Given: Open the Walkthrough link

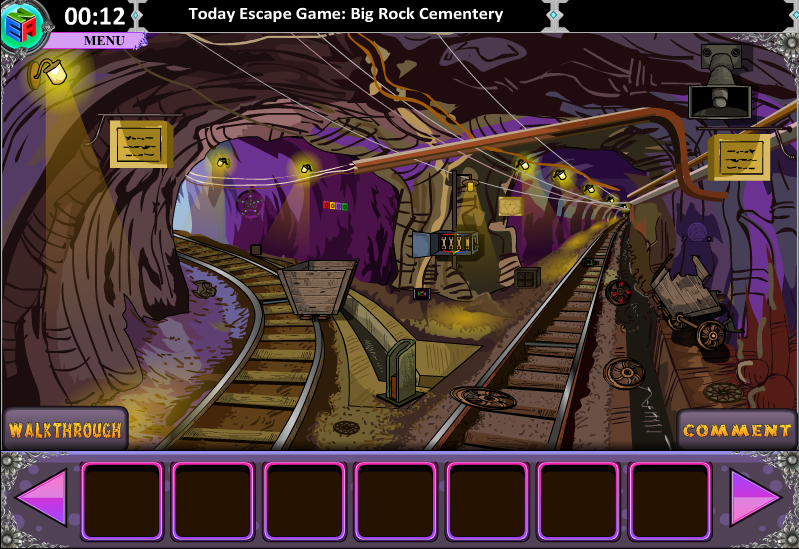Looking at the screenshot, I should (x=65, y=430).
